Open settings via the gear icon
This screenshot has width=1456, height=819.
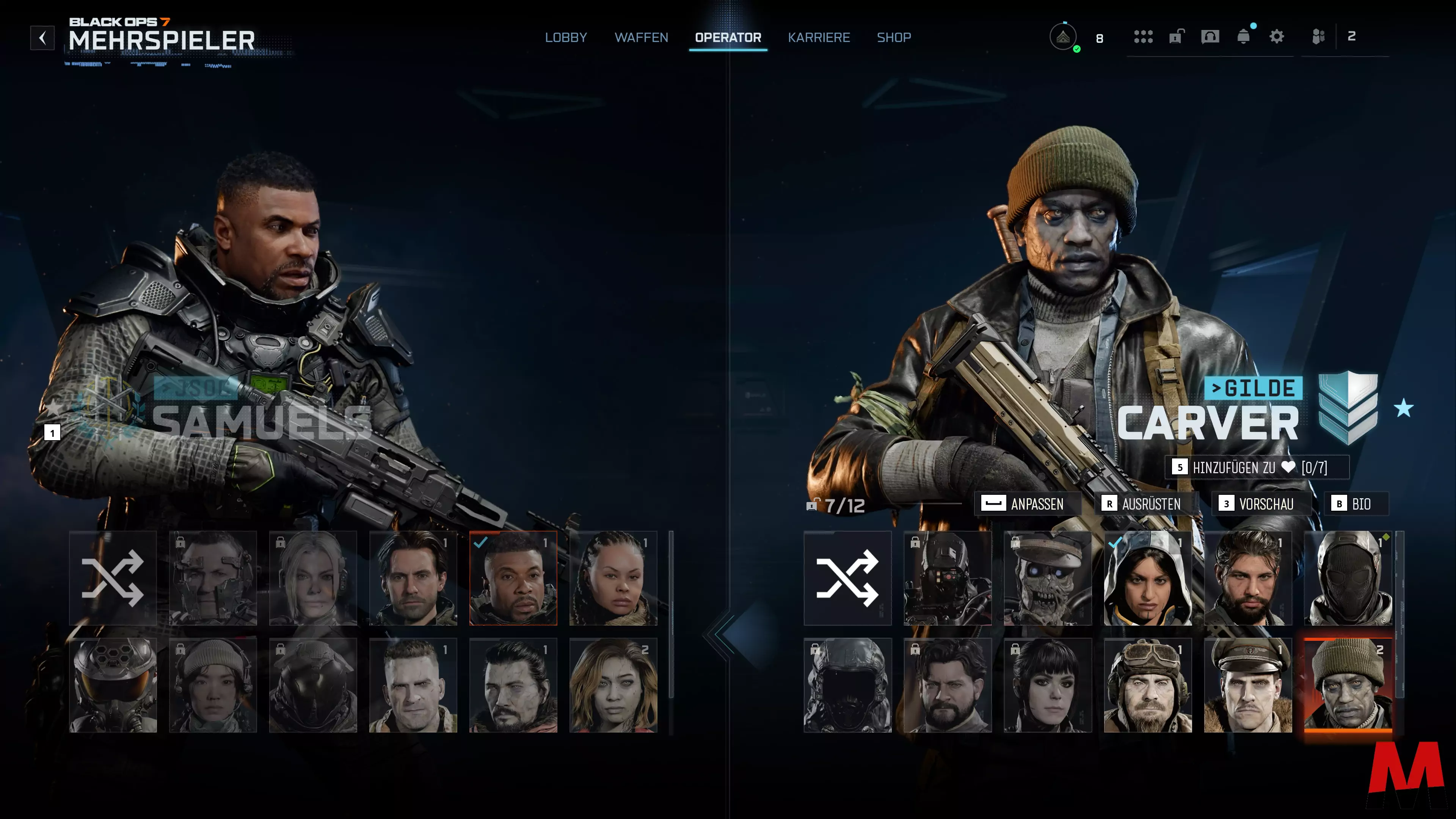[x=1276, y=37]
